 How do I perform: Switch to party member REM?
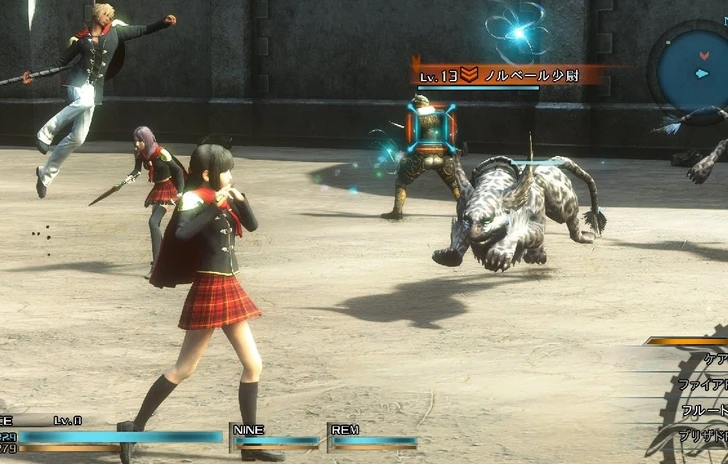pyautogui.click(x=374, y=436)
